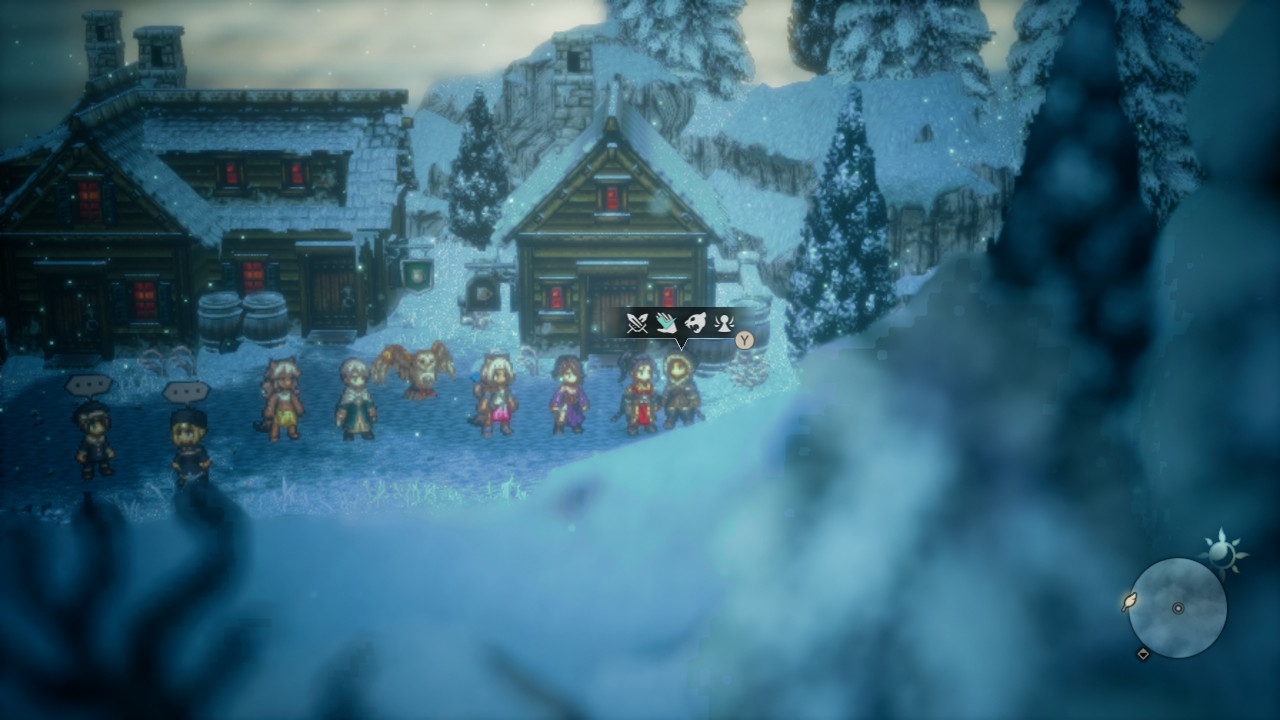Click the glowing leaf quest marker on the minimap
The width and height of the screenshot is (1280, 720).
tap(1129, 602)
